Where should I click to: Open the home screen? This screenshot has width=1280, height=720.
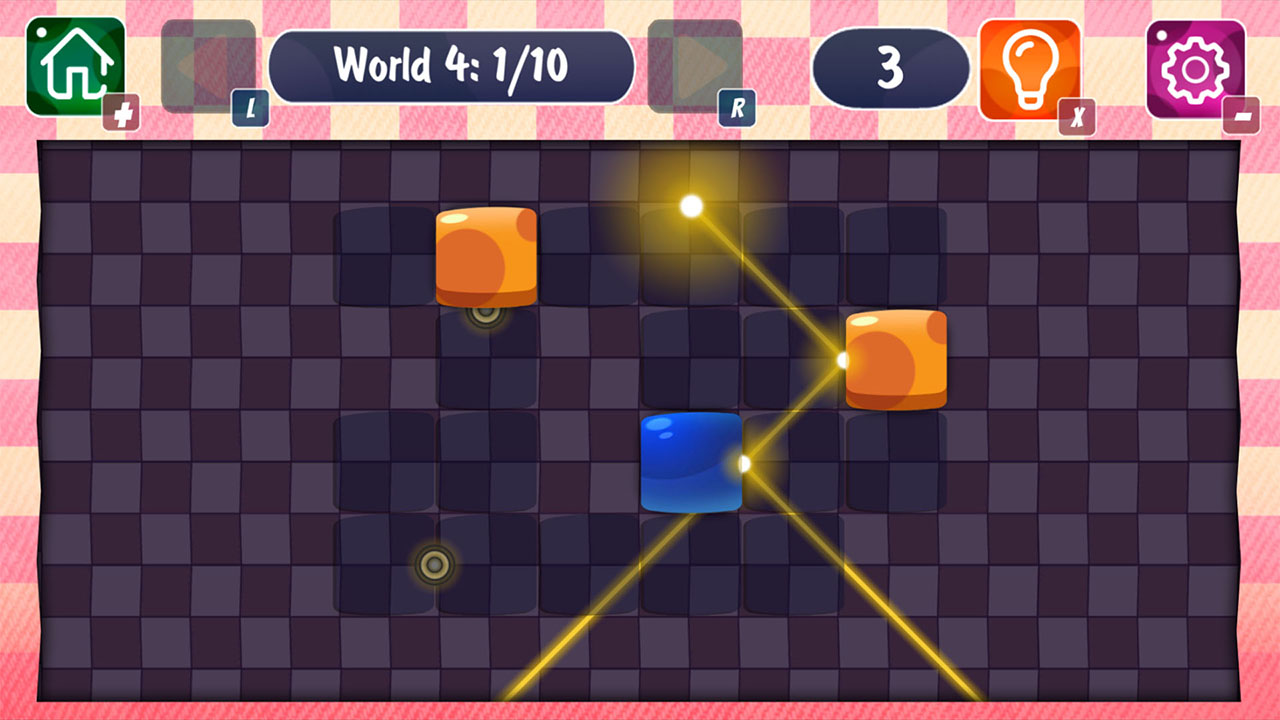click(75, 66)
